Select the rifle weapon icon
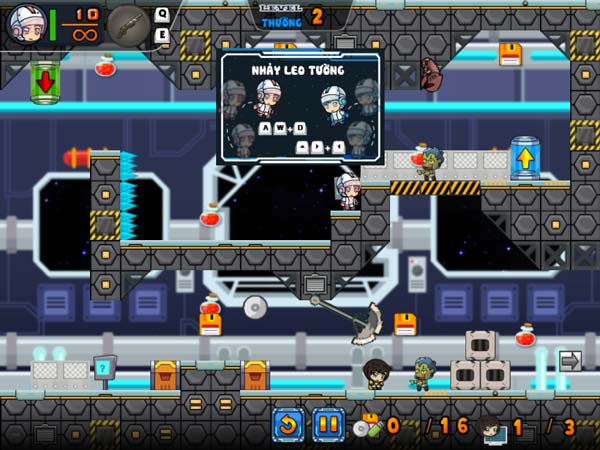600x450 pixels. [128, 24]
